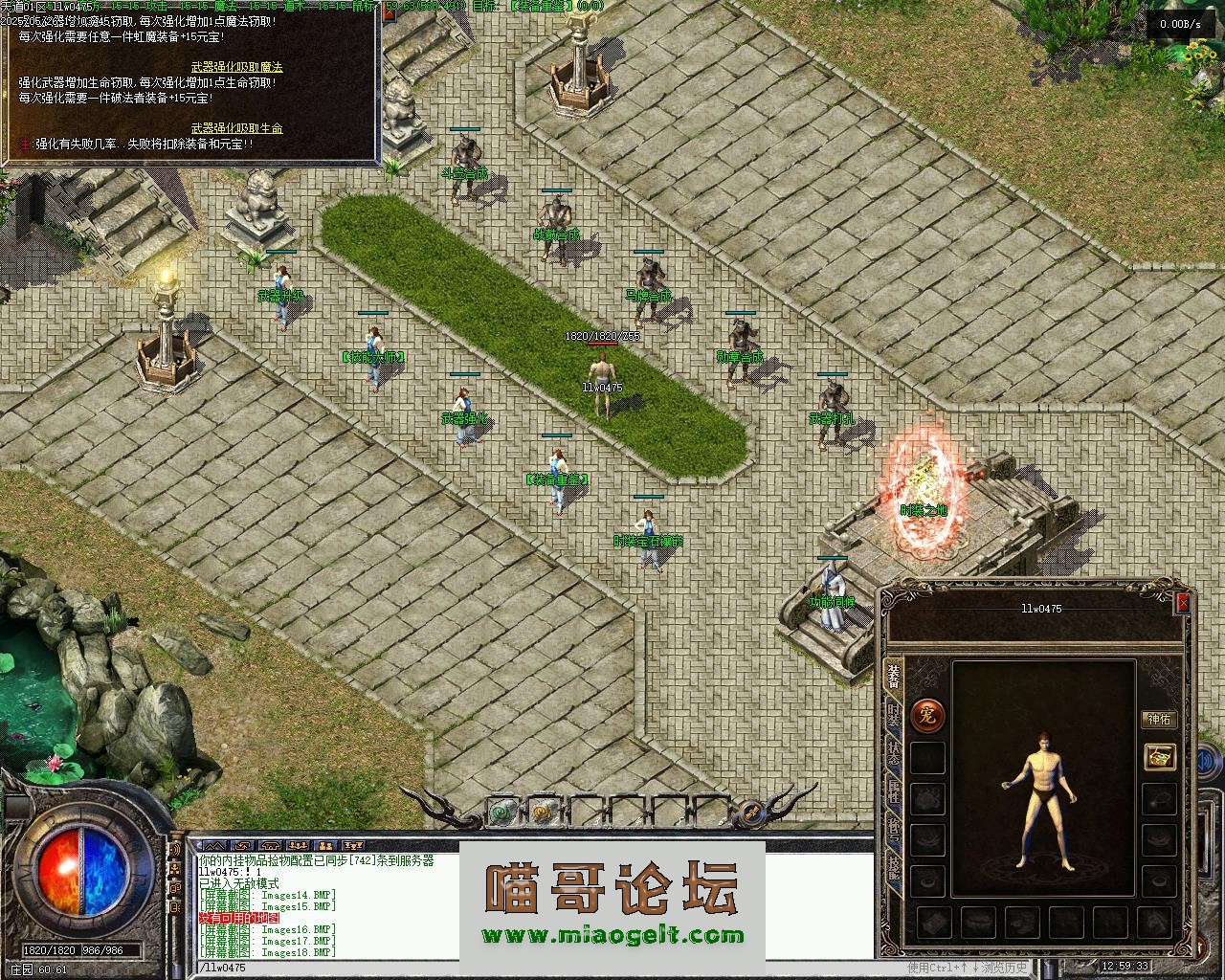The width and height of the screenshot is (1225, 980).
Task: Select the green spiral item in the hotbar
Action: [x=501, y=813]
